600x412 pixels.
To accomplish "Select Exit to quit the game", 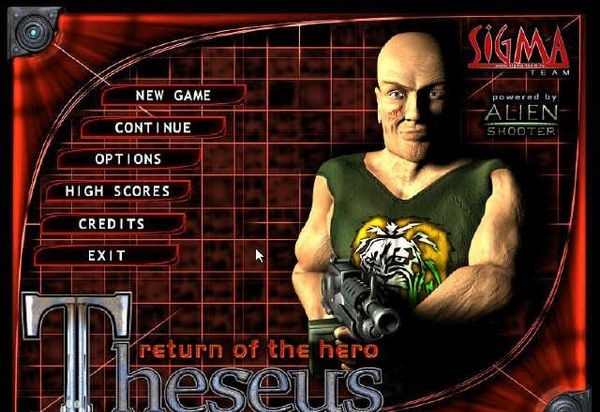I will pyautogui.click(x=106, y=255).
